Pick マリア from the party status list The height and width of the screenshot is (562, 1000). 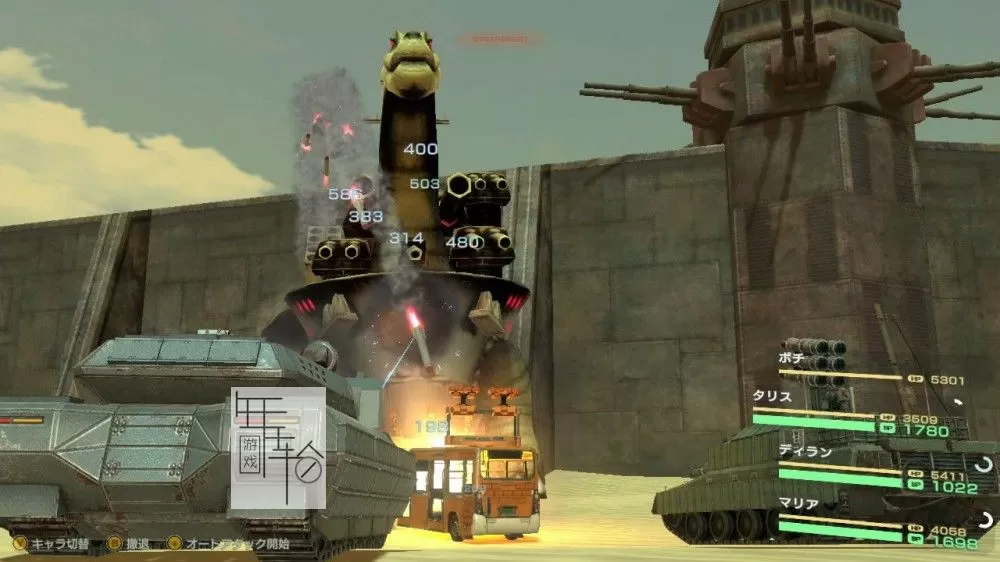pos(797,504)
